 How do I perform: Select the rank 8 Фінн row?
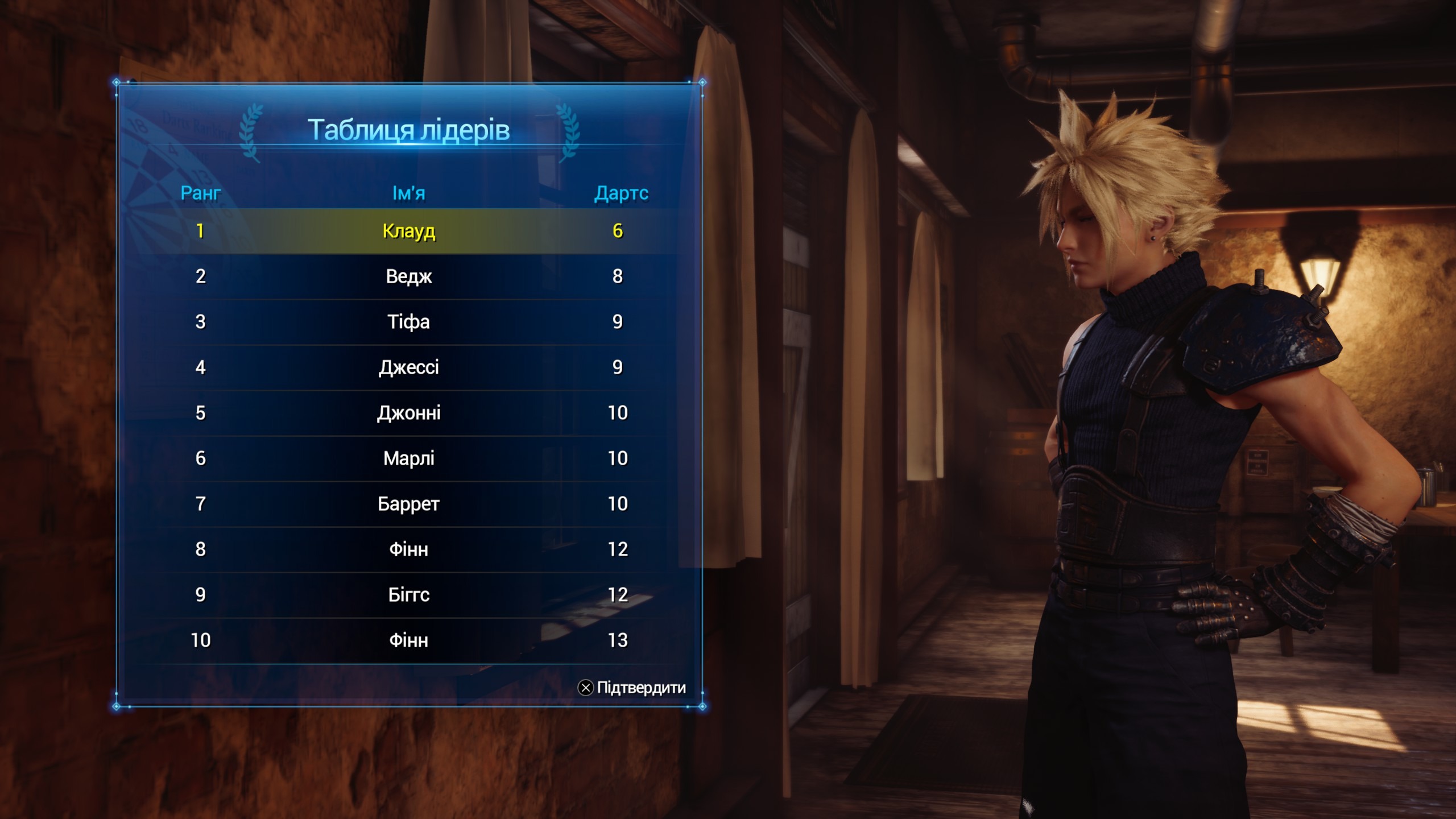(x=408, y=549)
